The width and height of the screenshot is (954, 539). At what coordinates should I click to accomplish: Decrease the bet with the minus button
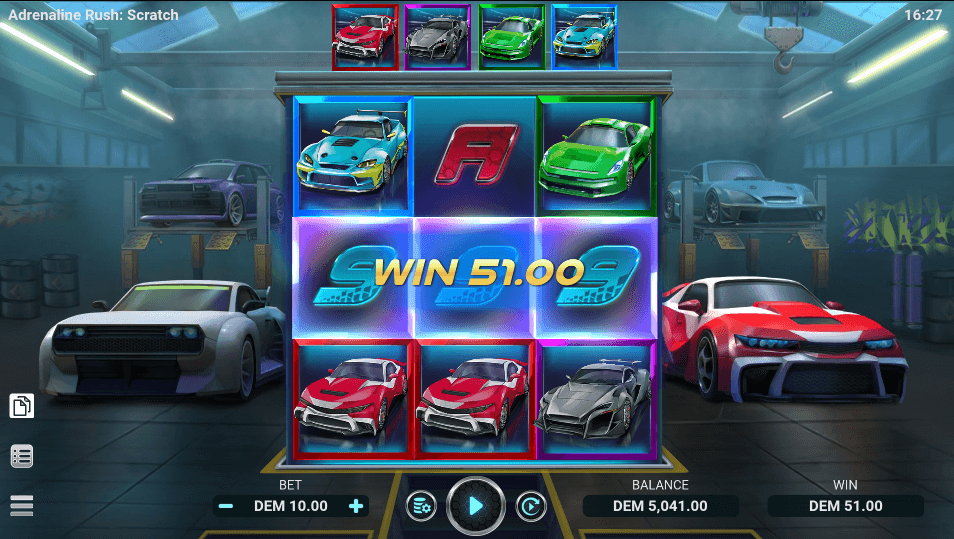tap(226, 506)
